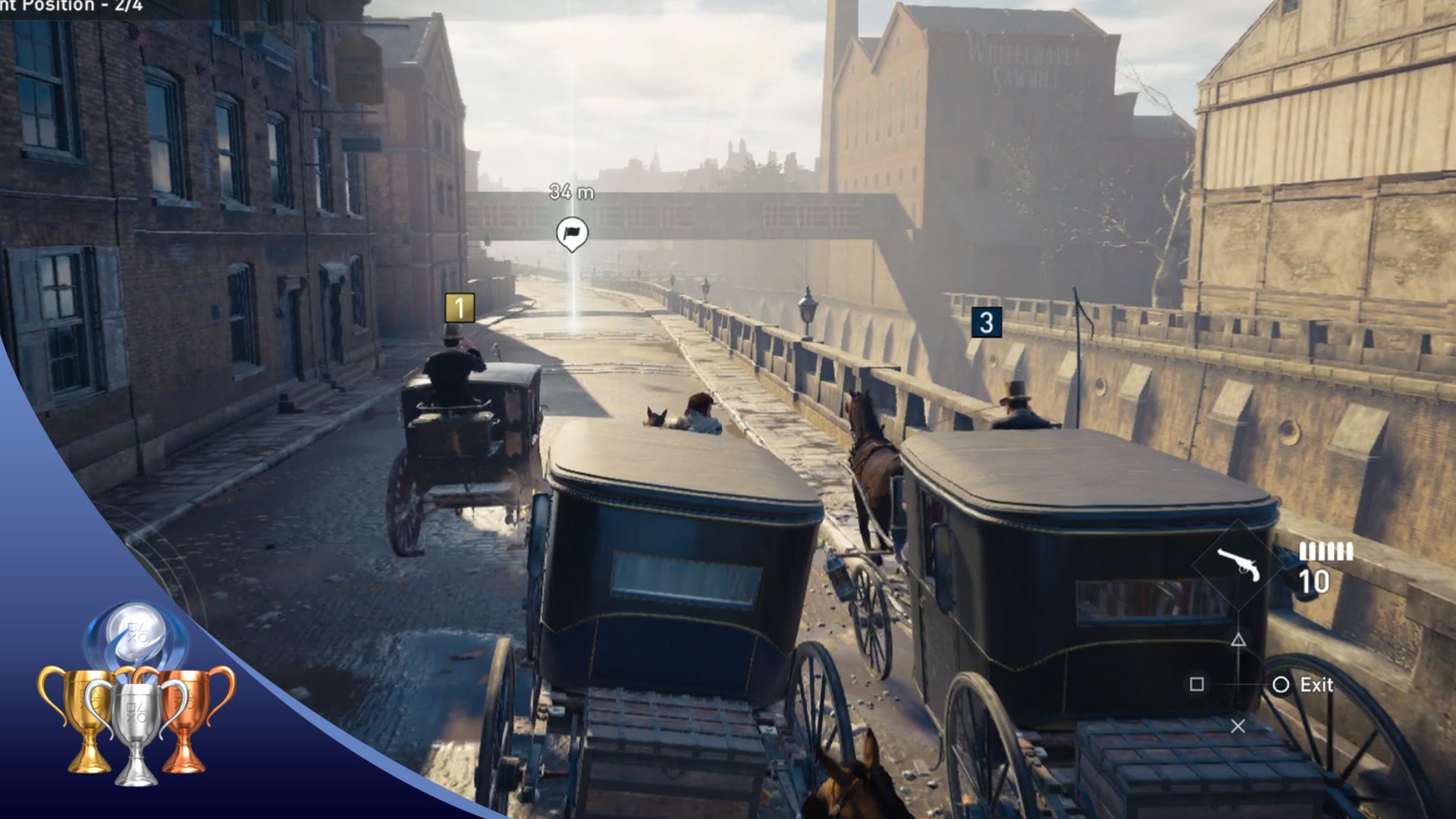Choose the revolver weapon icon
Viewport: 1456px width, 819px height.
click(x=1238, y=564)
